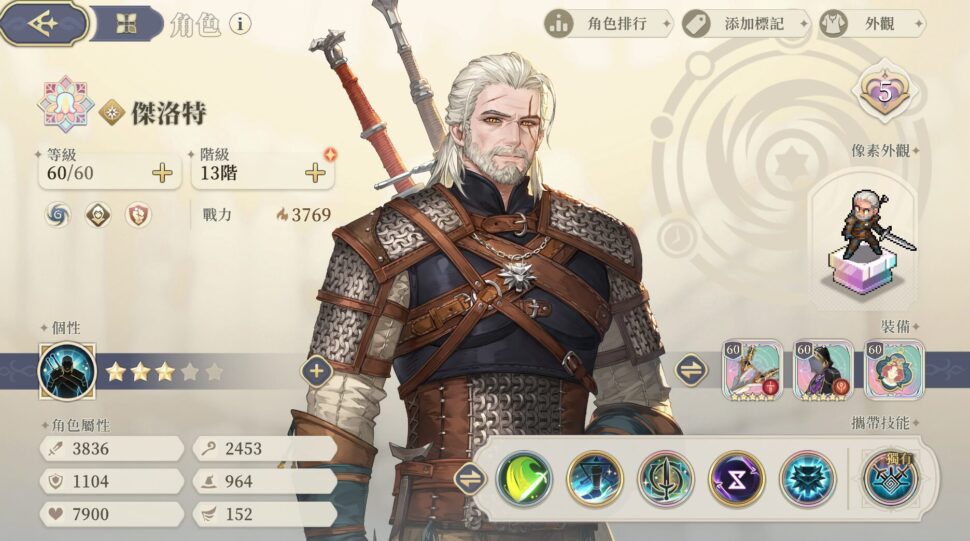The height and width of the screenshot is (541, 970).
Task: Select the green slash skill icon
Action: point(524,478)
